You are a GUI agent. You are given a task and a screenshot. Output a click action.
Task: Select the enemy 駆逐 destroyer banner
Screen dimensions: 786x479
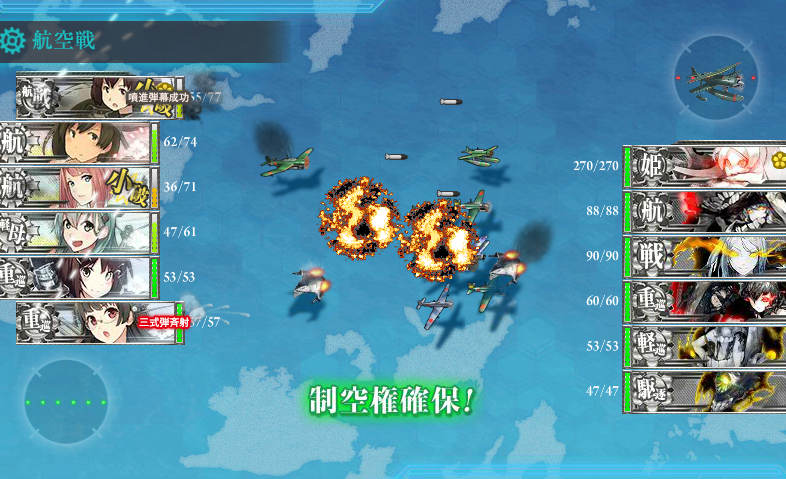point(705,391)
